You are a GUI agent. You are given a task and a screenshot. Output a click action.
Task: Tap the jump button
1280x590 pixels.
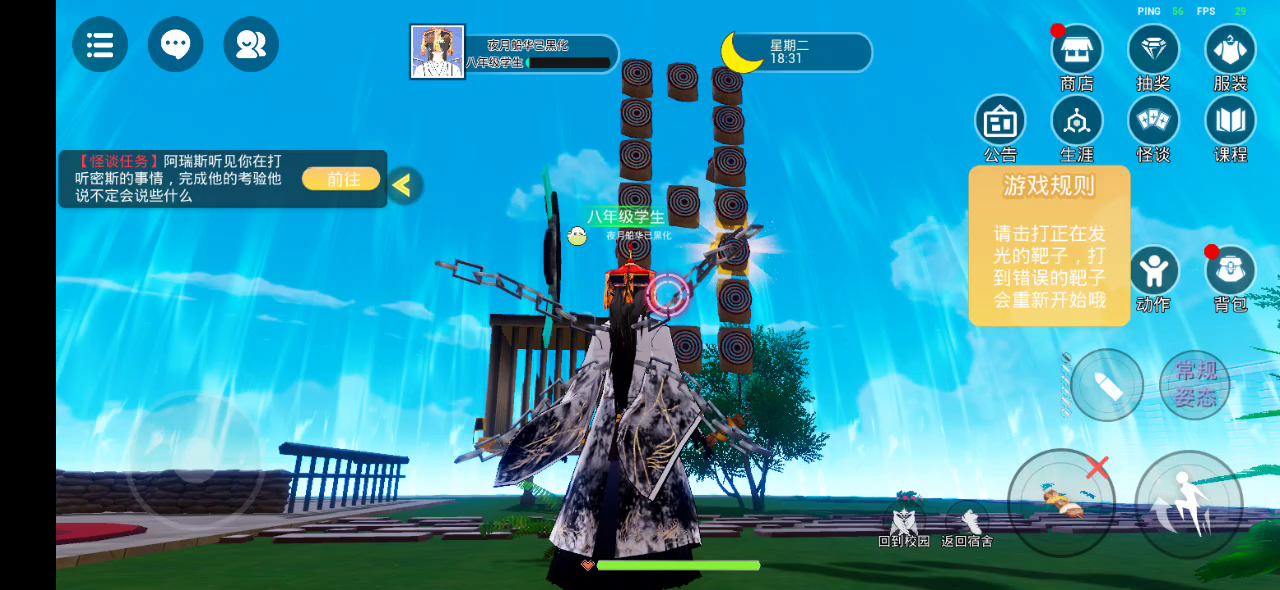click(x=1189, y=504)
